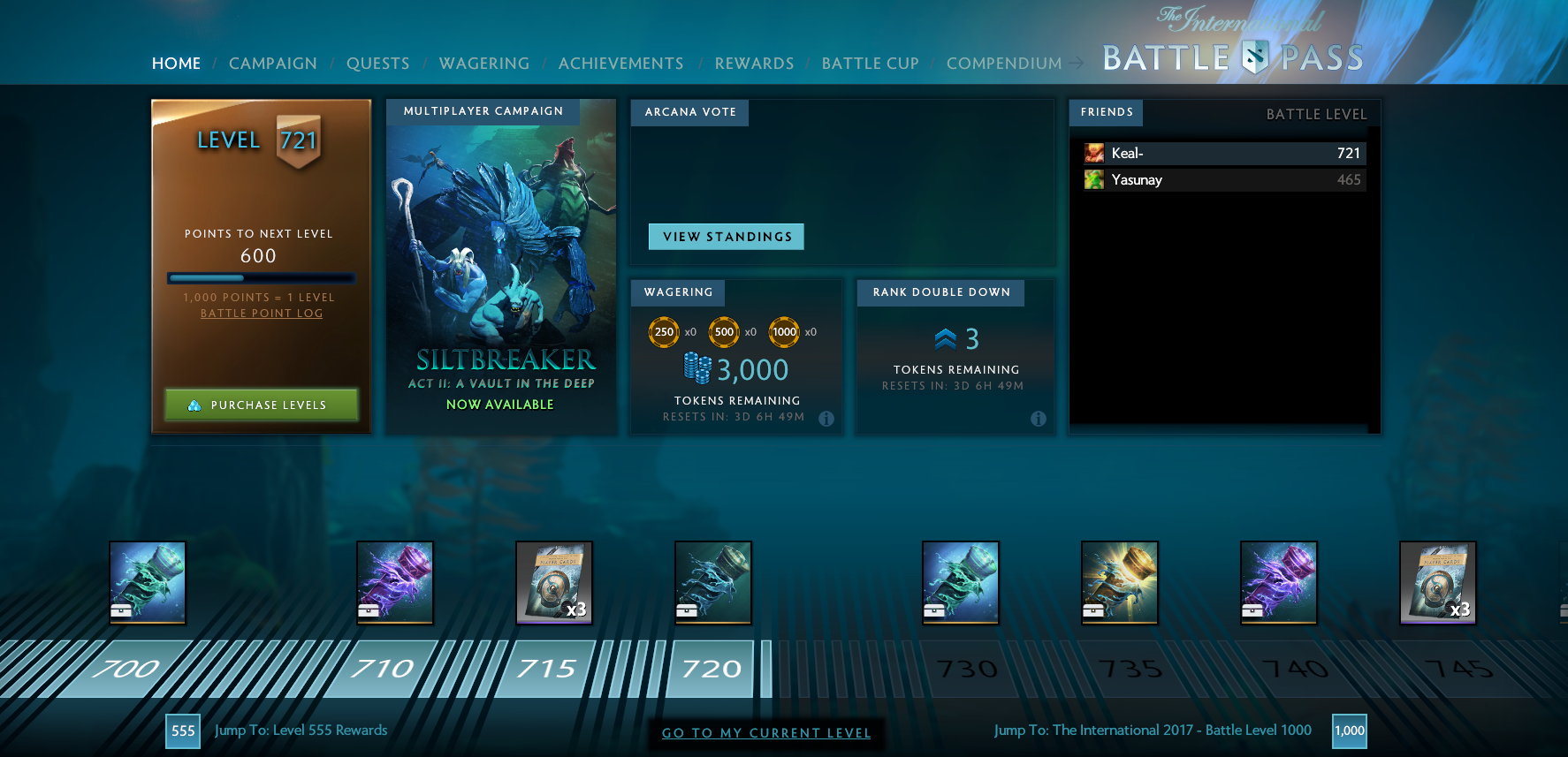Click the points-to-next-level progress bar
Viewport: 1568px width, 757px height.
[x=261, y=277]
